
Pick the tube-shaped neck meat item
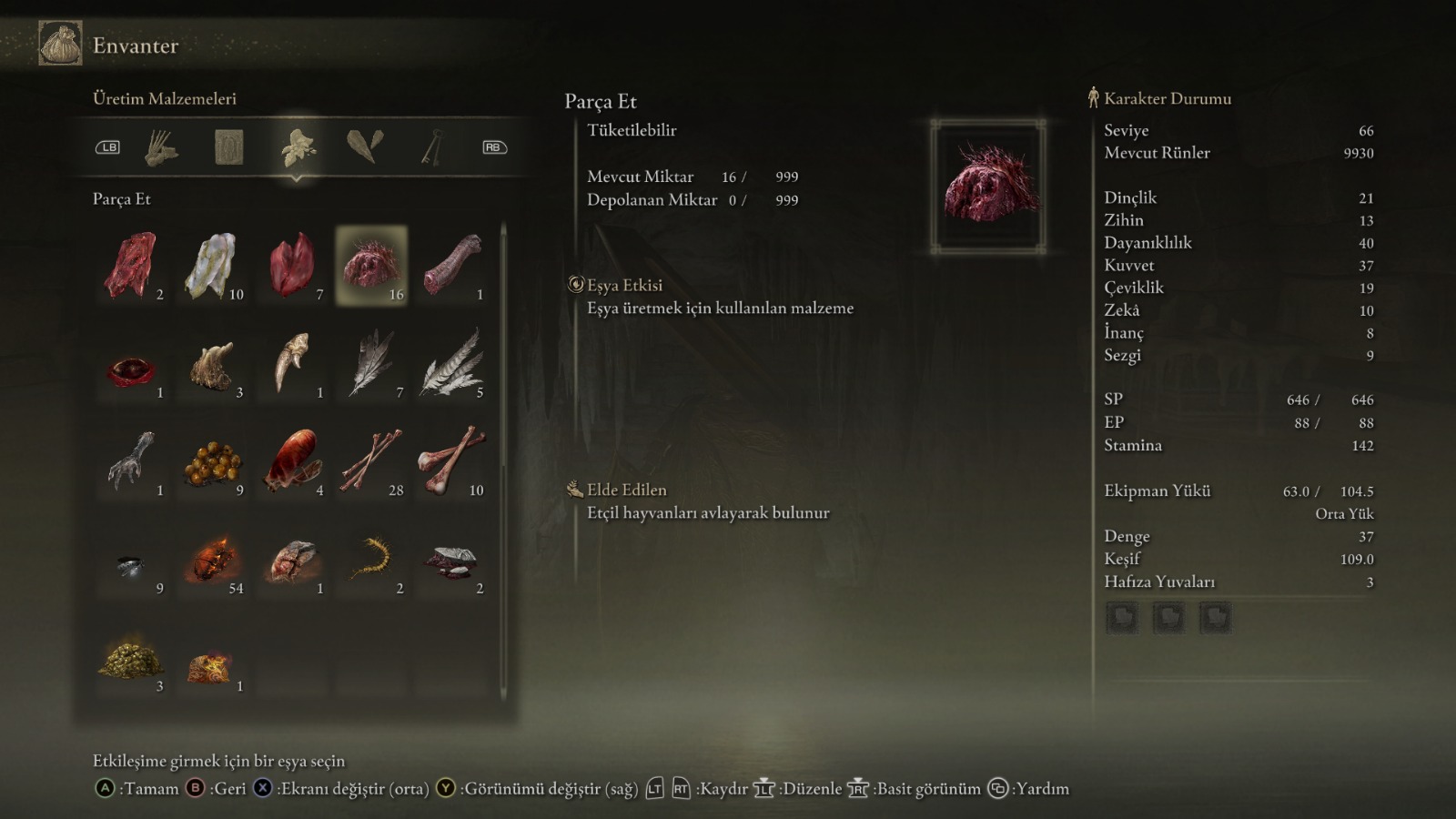[x=451, y=266]
